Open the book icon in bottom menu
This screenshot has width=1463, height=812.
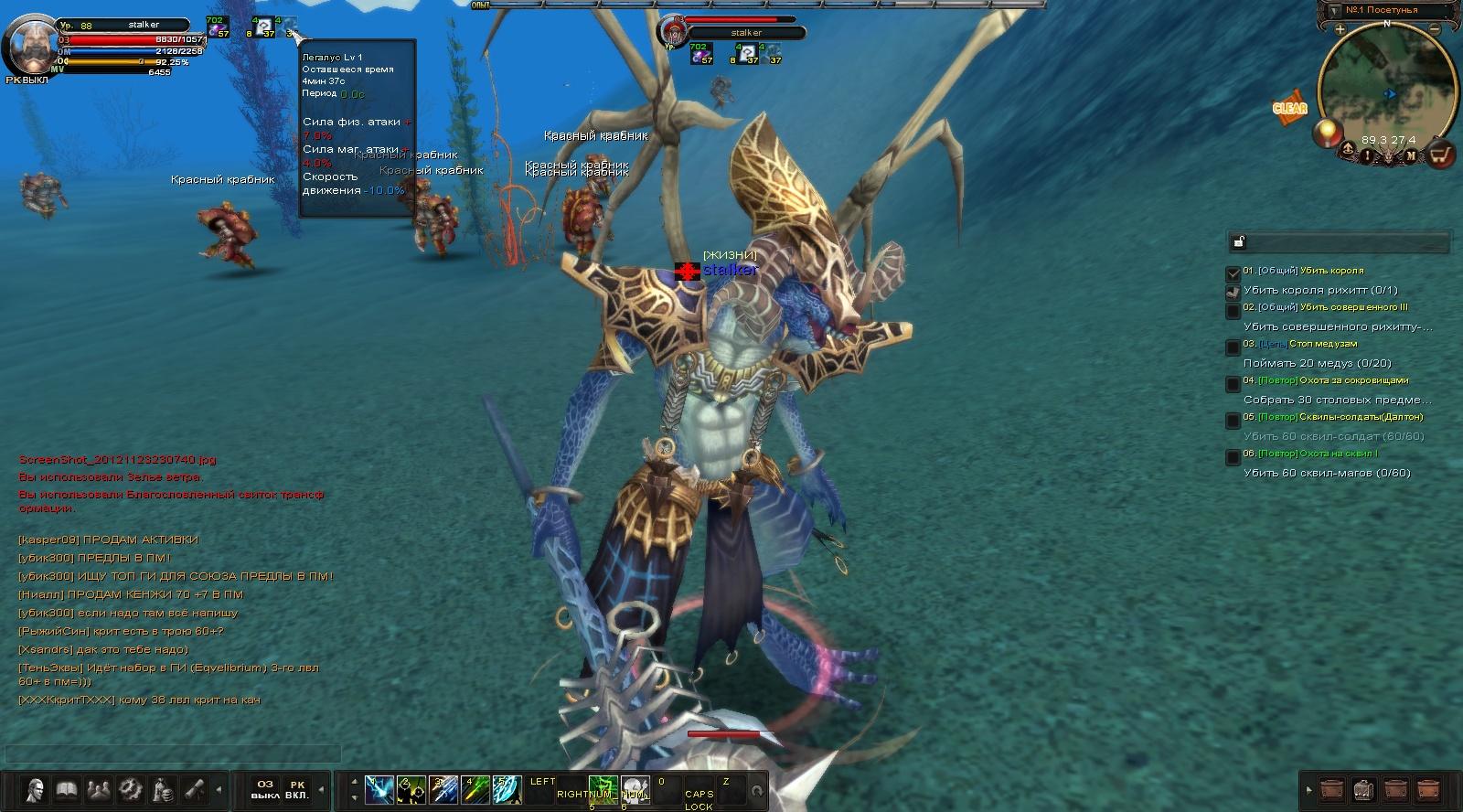tap(66, 789)
